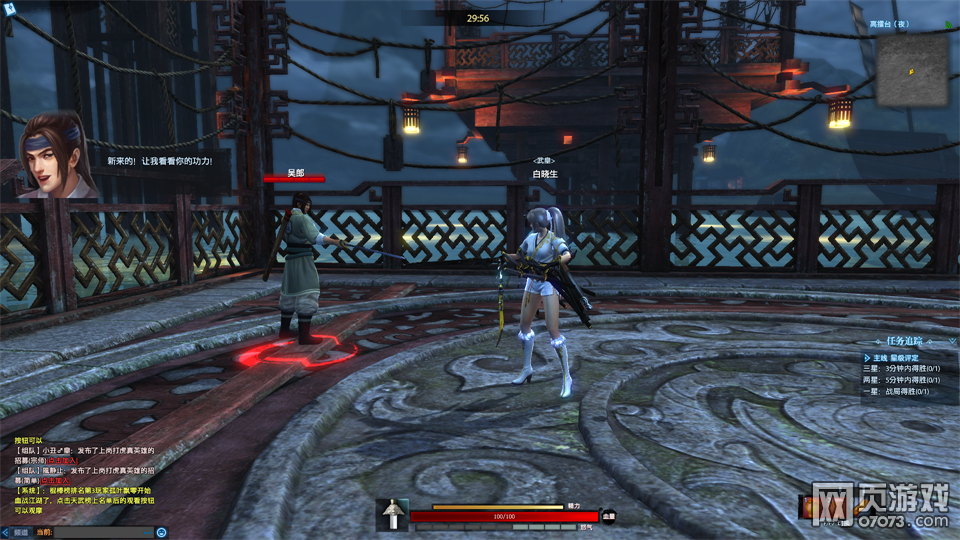Open the 频道 channel selector
The image size is (960, 540).
pos(21,532)
